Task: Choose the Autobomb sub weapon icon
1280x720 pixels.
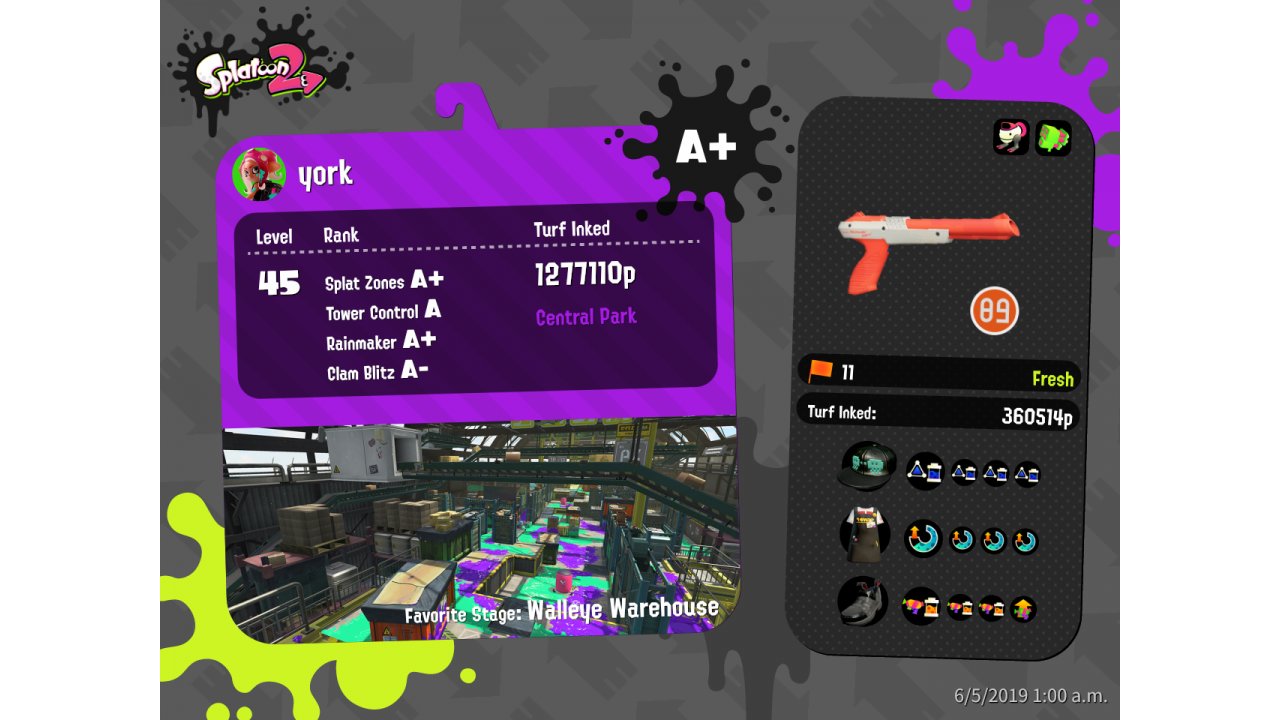Action: pos(1011,137)
